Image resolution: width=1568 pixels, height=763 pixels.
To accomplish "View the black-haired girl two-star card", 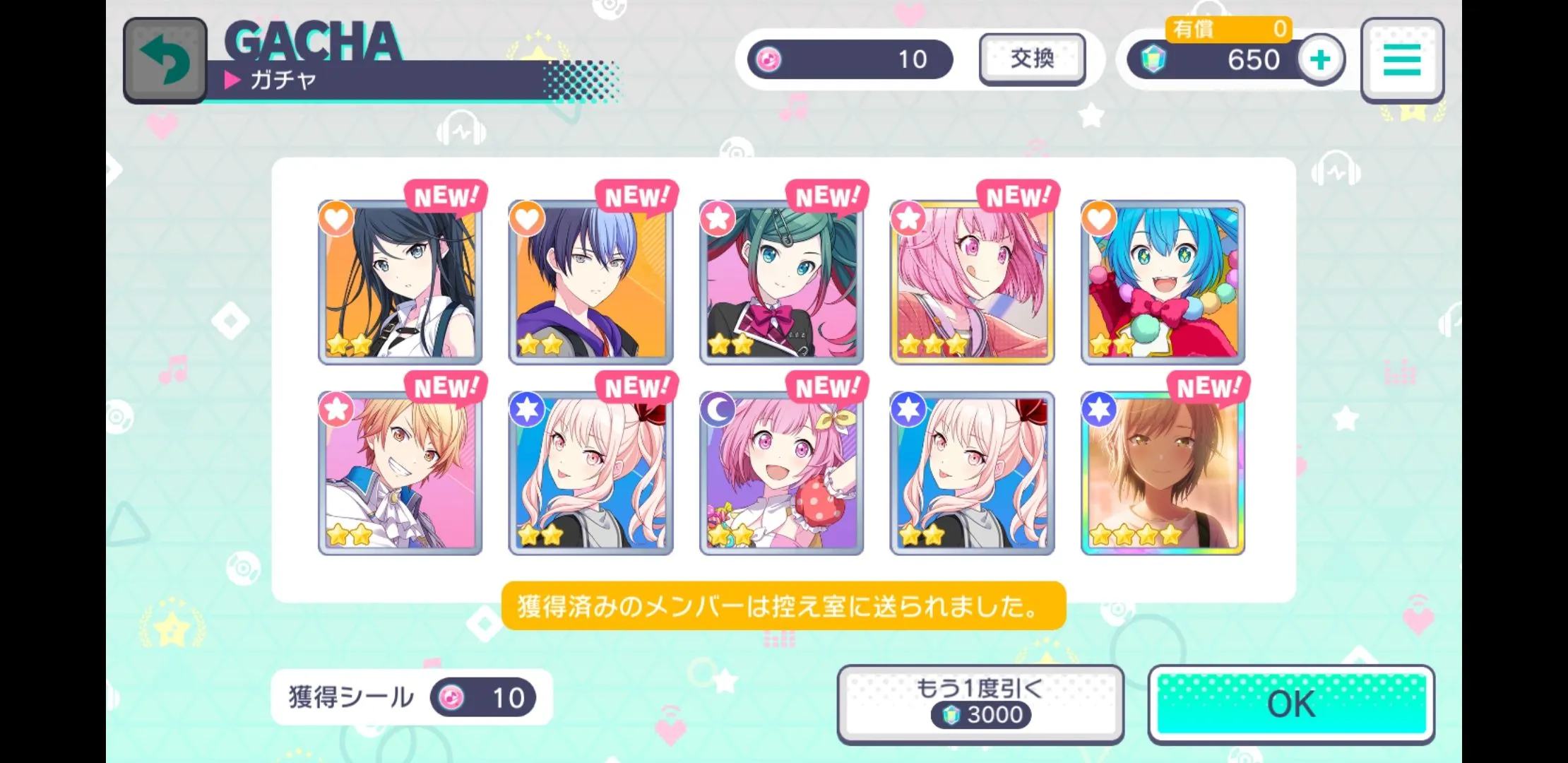I will [x=400, y=283].
